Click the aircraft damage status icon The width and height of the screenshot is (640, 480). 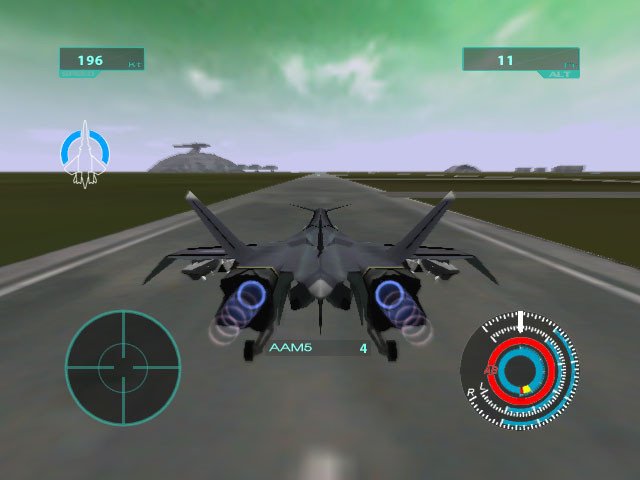point(86,153)
